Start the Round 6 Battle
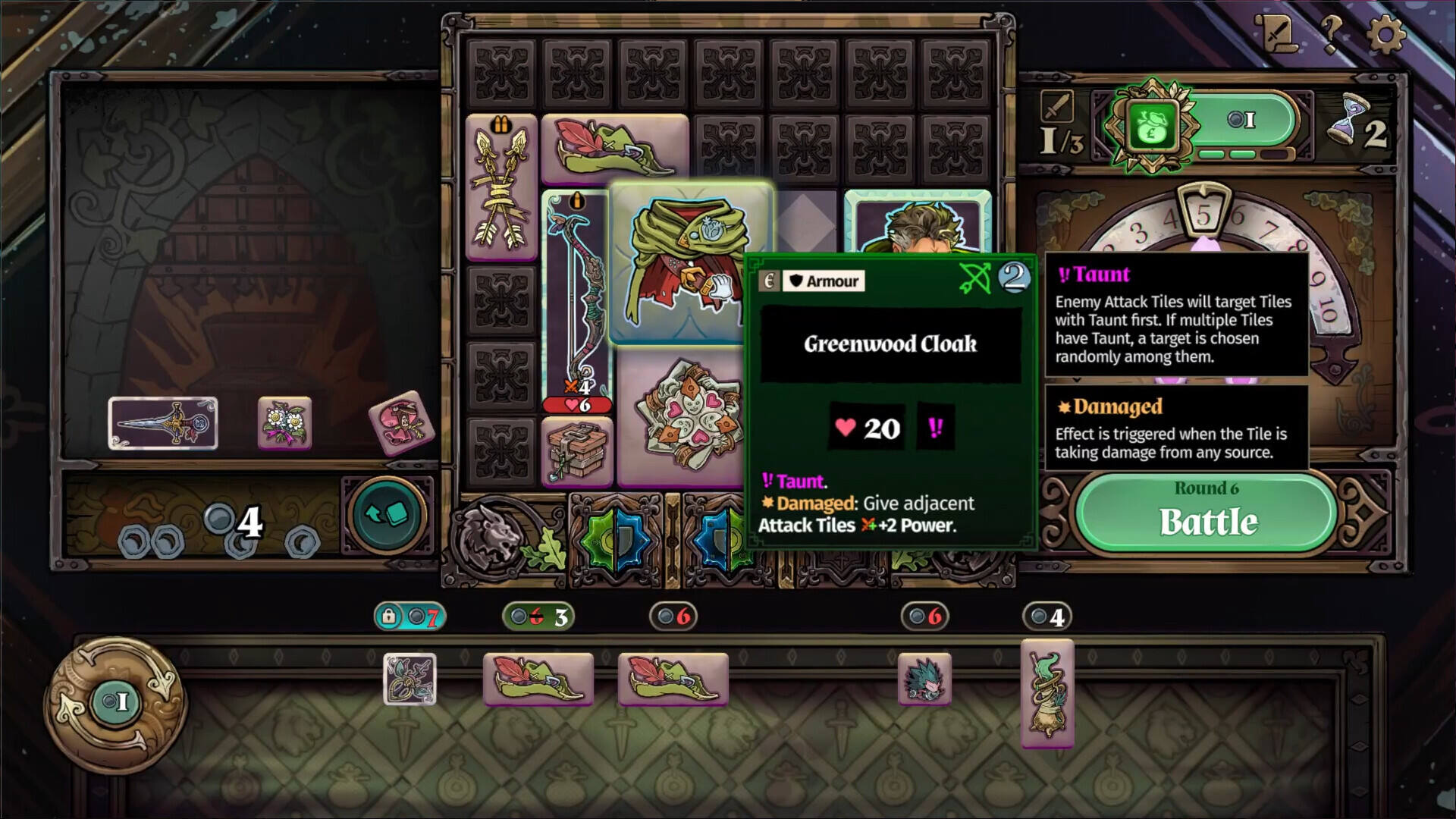The width and height of the screenshot is (1456, 819). 1207,513
